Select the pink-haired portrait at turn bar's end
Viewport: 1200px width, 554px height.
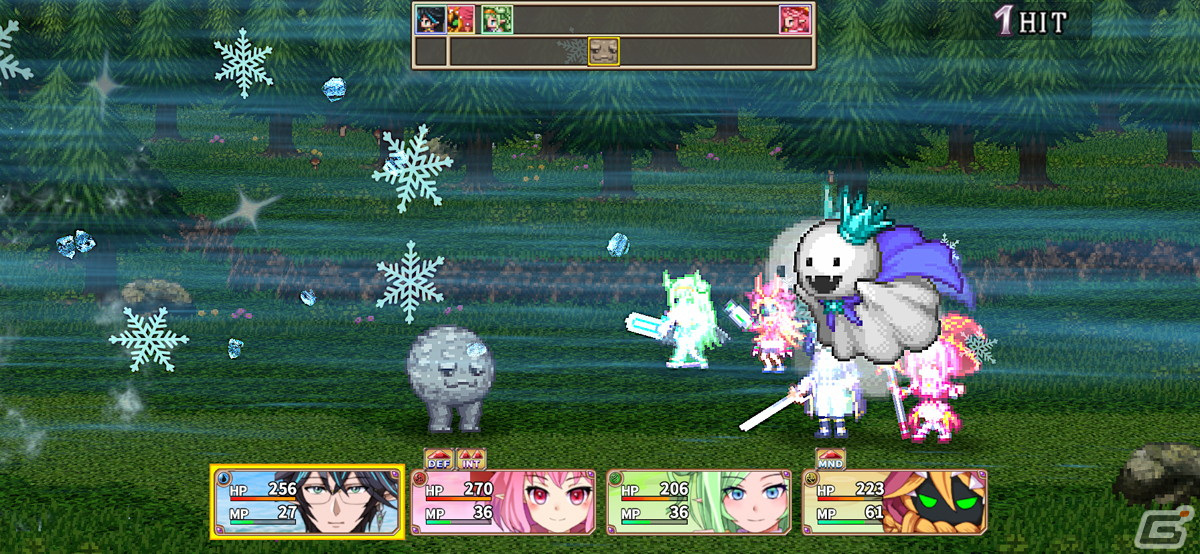click(x=795, y=19)
